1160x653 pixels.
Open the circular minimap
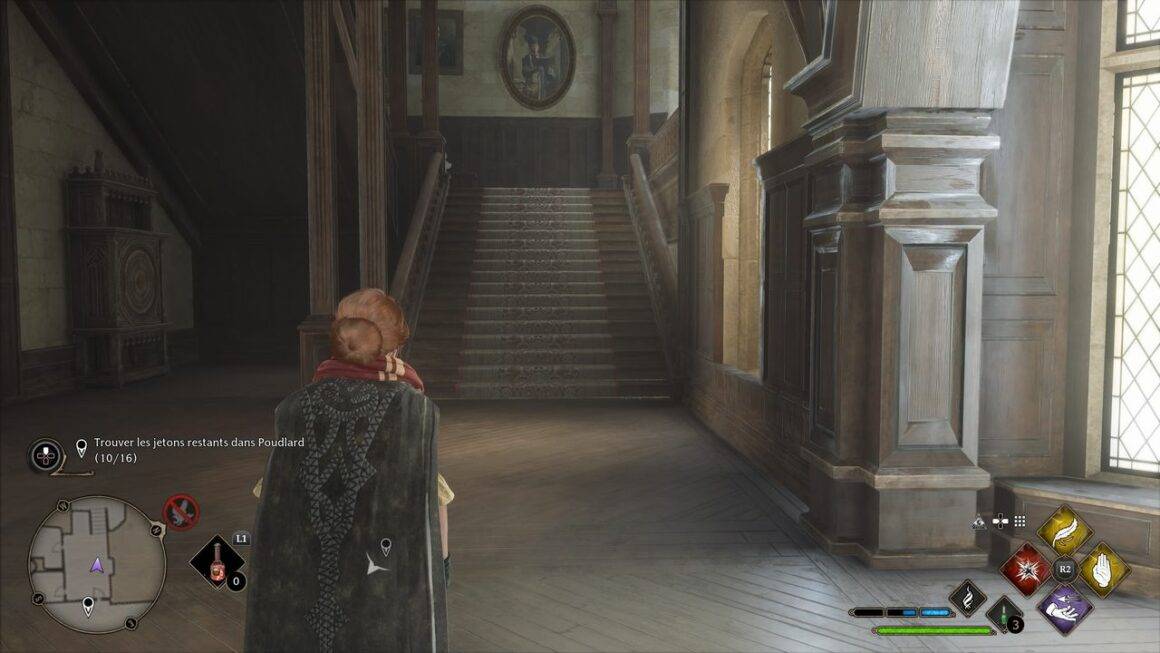click(96, 563)
